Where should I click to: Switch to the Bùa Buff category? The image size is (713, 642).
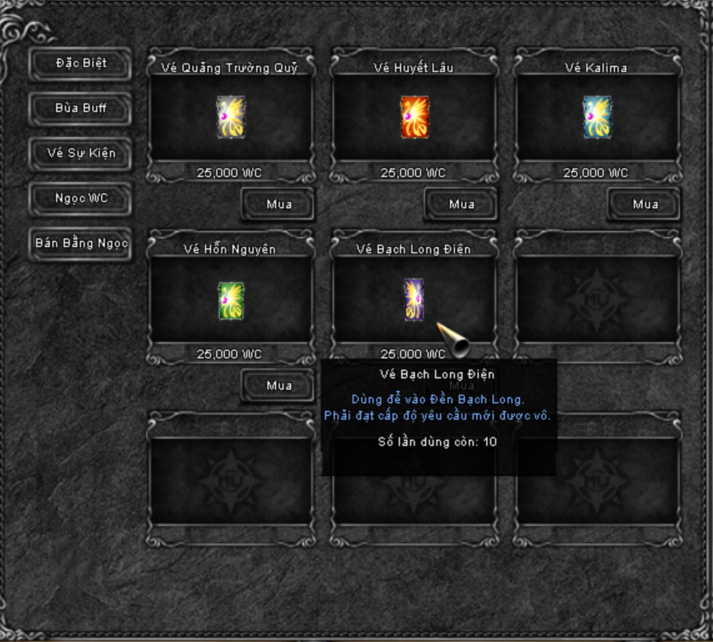81,108
